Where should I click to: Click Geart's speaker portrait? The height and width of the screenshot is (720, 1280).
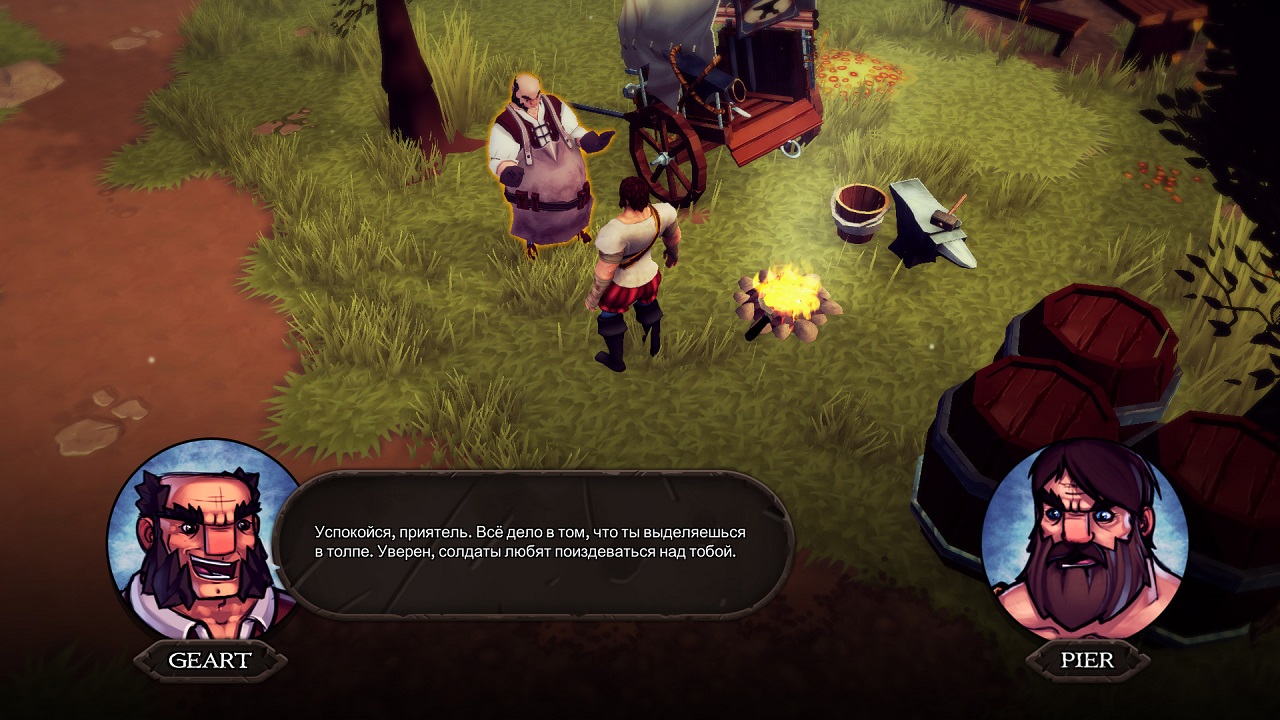coord(207,541)
